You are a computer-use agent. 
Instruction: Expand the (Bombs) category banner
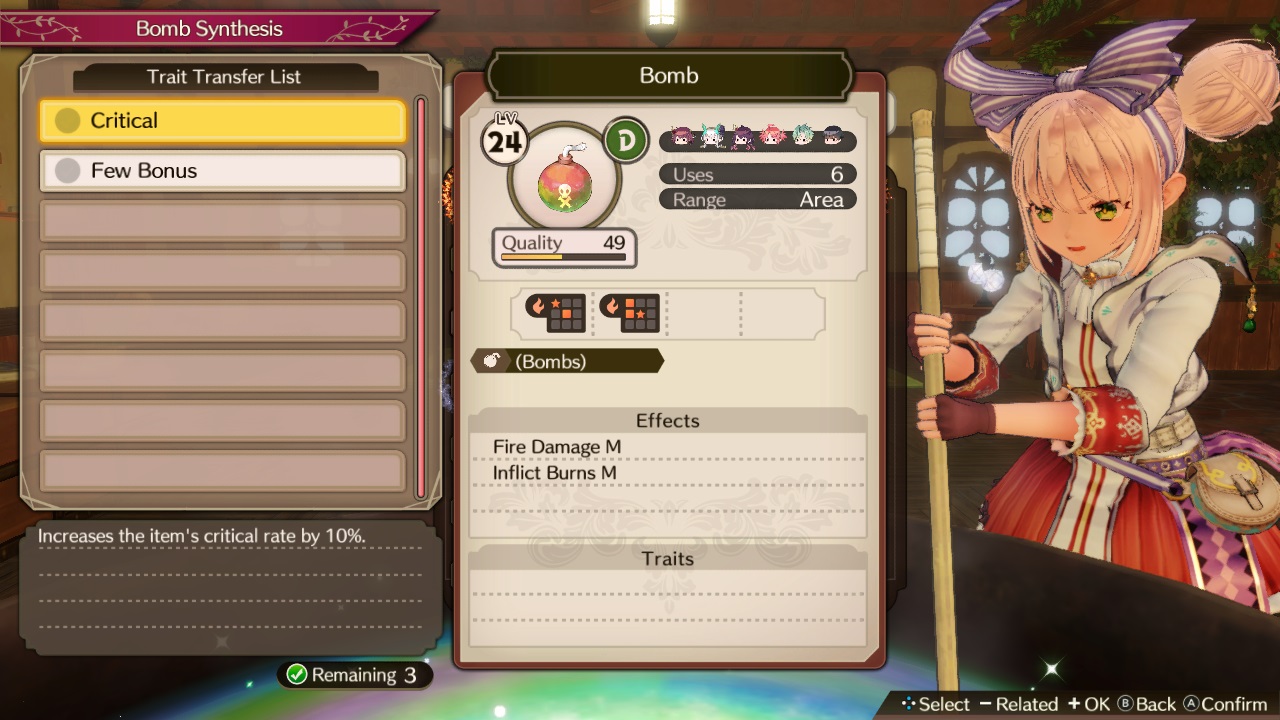pyautogui.click(x=567, y=361)
